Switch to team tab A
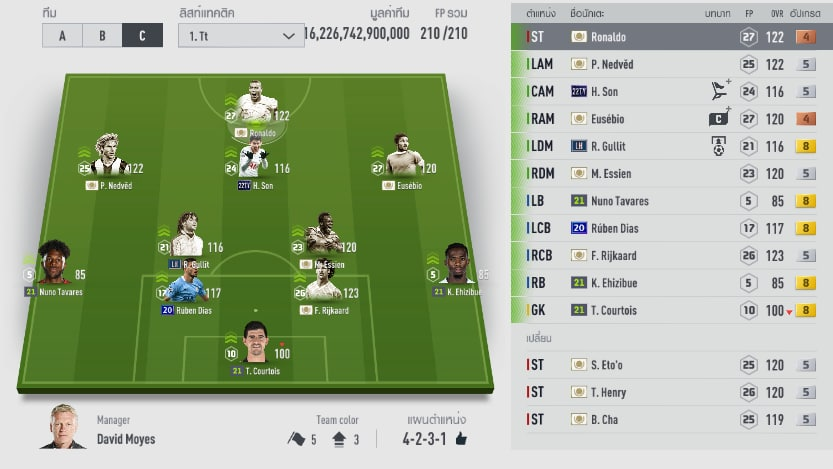The image size is (833, 469). point(62,35)
